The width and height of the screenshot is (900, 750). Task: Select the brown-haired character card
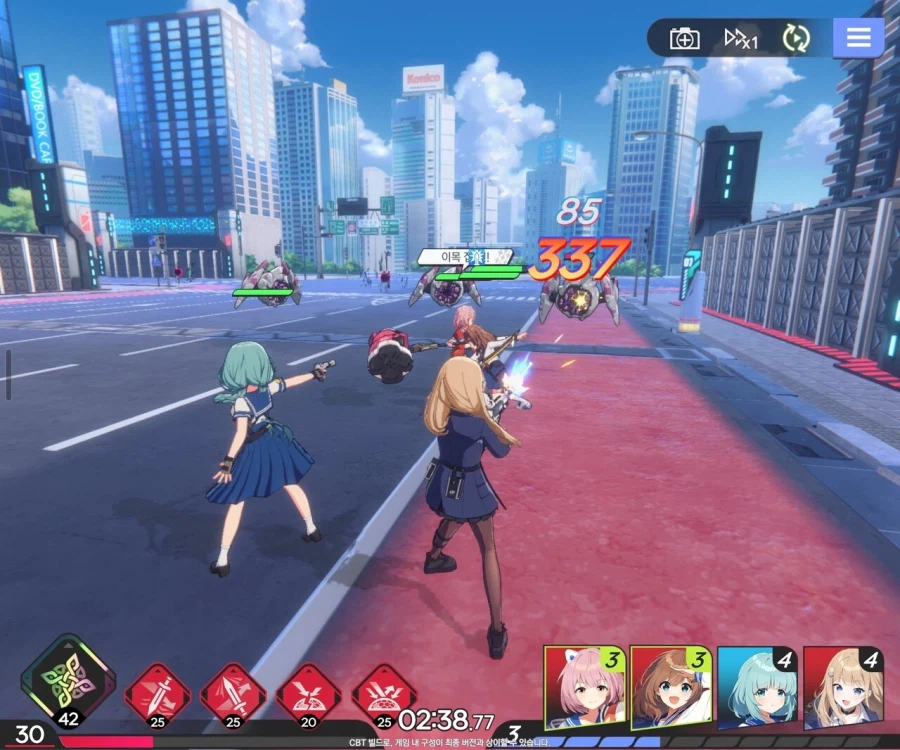pyautogui.click(x=671, y=688)
